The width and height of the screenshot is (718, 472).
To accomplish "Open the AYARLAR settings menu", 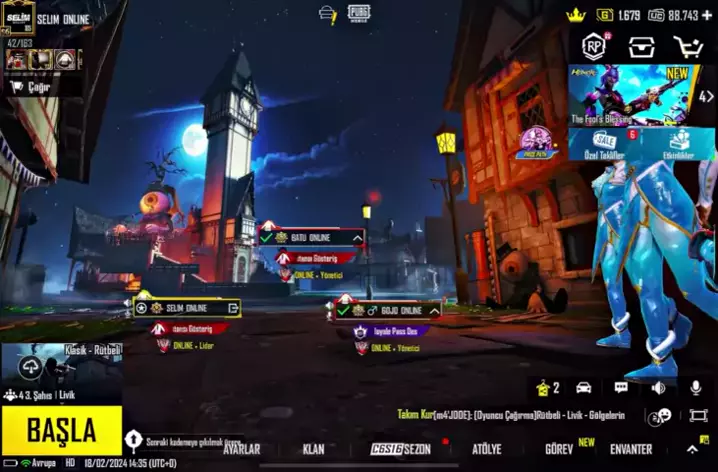I will click(x=241, y=450).
